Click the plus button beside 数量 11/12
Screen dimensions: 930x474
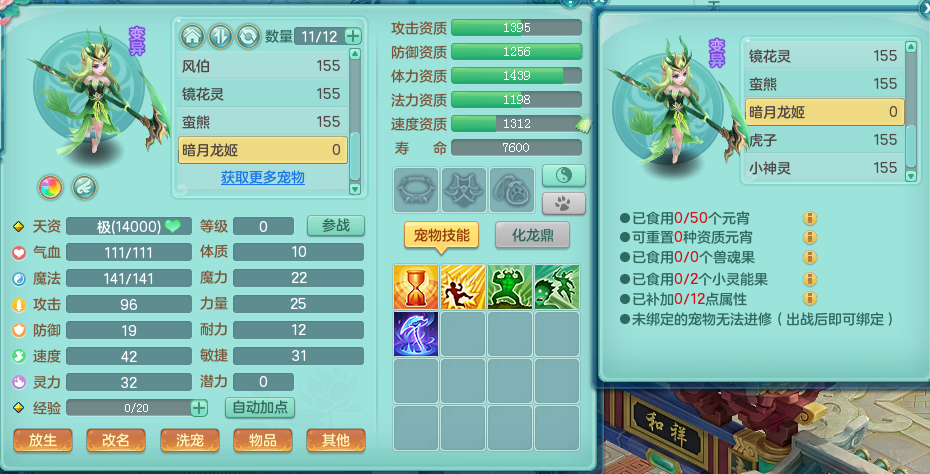click(x=354, y=36)
